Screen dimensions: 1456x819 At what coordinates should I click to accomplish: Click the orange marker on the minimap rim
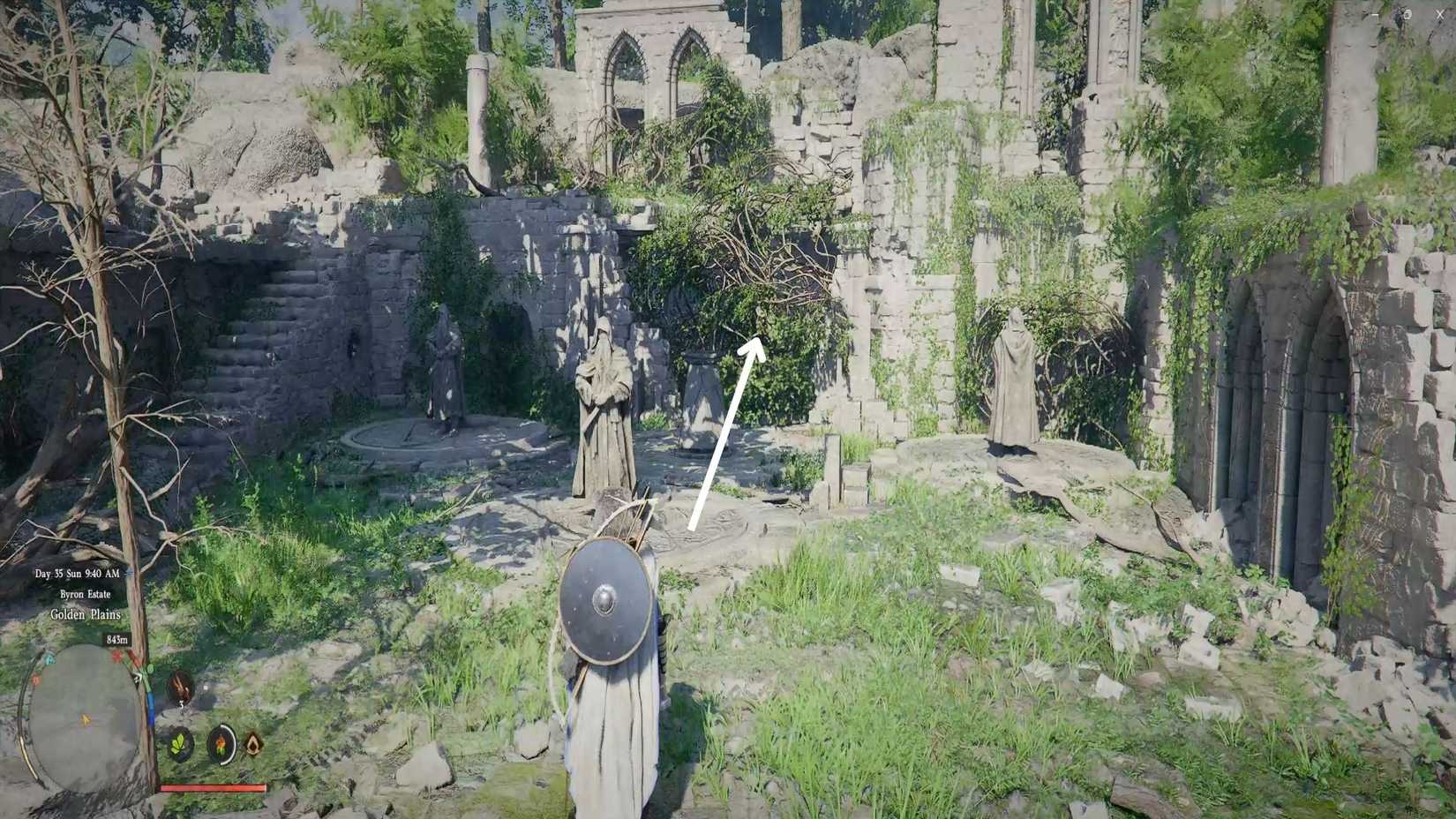point(34,680)
